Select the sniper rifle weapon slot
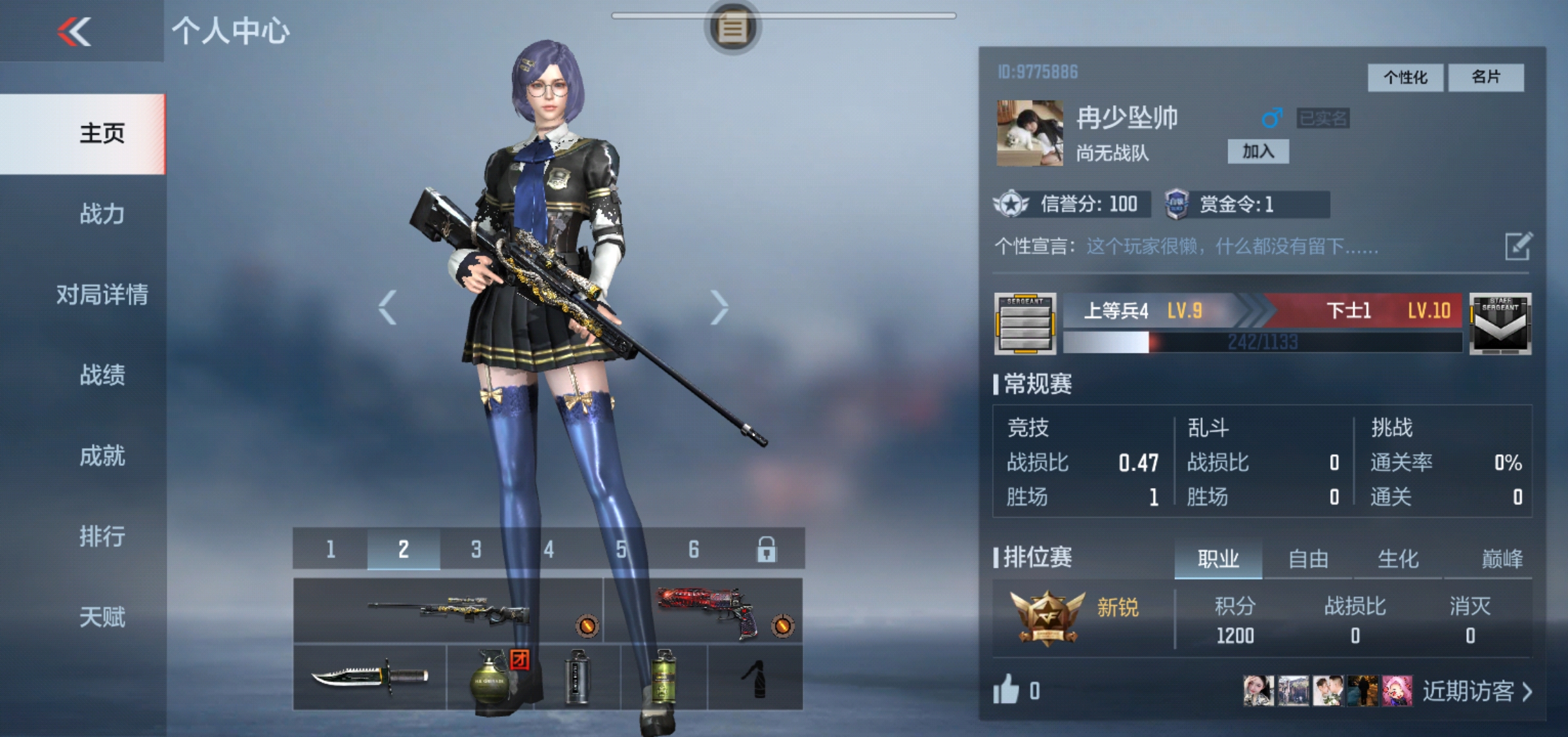 pos(448,610)
